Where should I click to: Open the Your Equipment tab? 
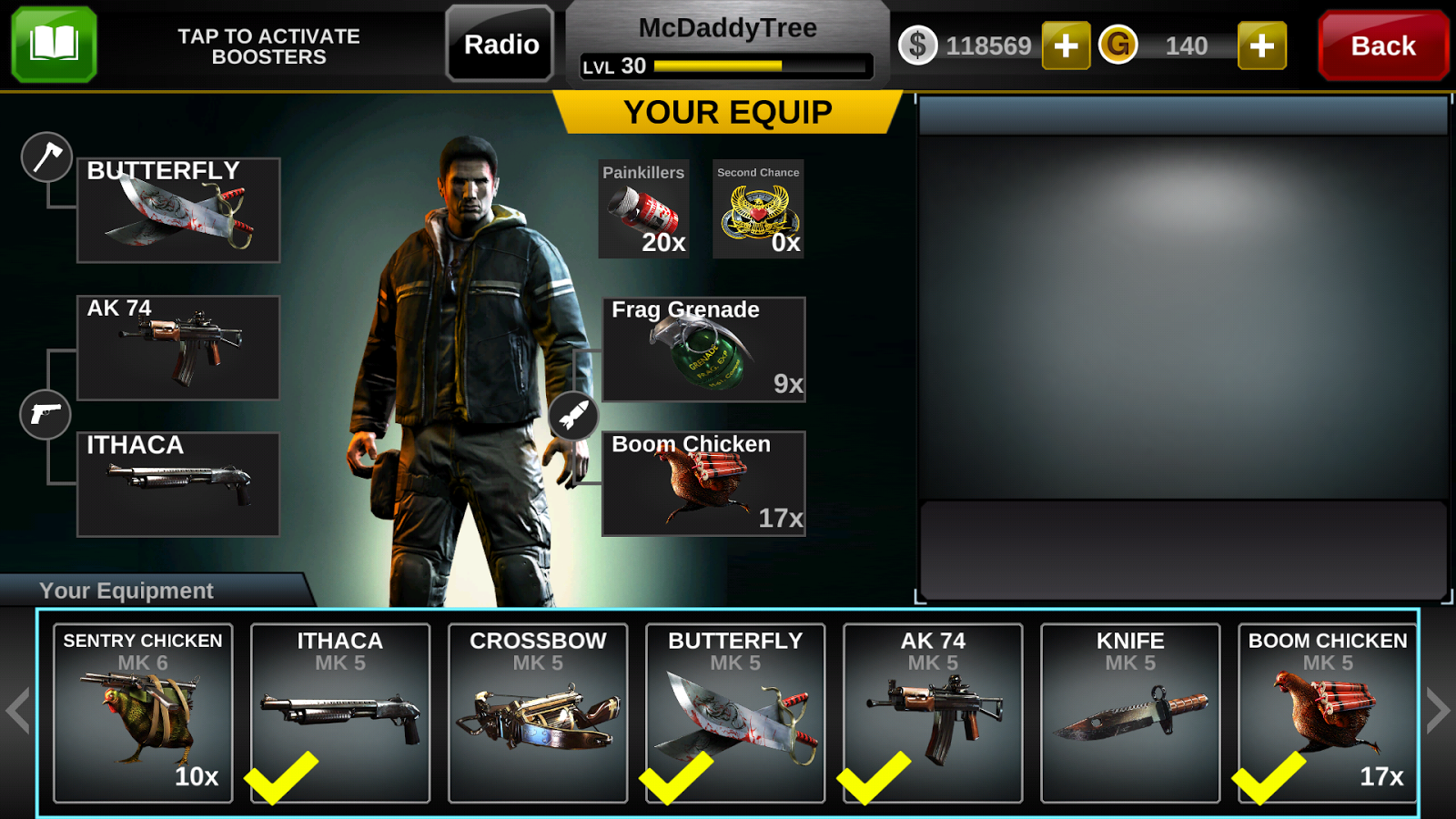pos(127,590)
